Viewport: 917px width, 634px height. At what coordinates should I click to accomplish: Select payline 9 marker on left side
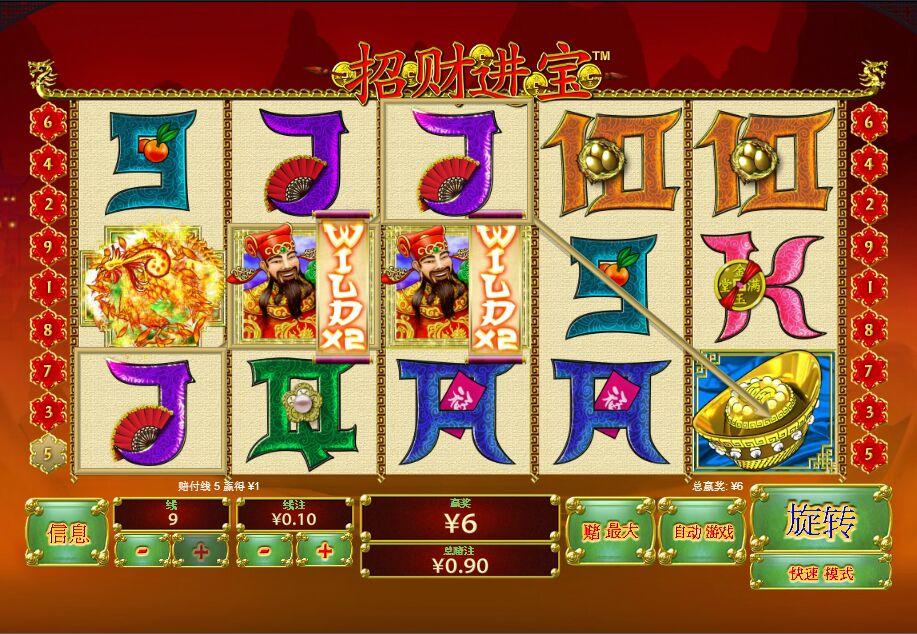pyautogui.click(x=46, y=243)
